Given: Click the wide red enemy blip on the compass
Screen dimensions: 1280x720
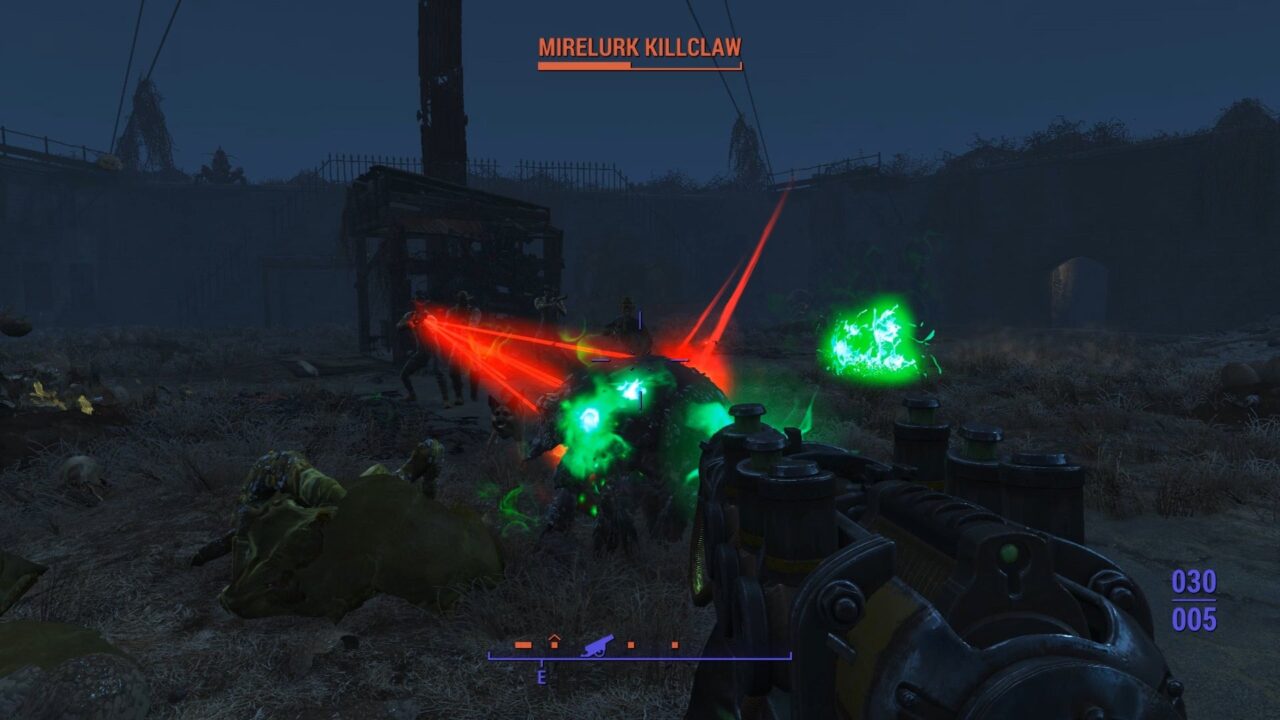Looking at the screenshot, I should [523, 645].
